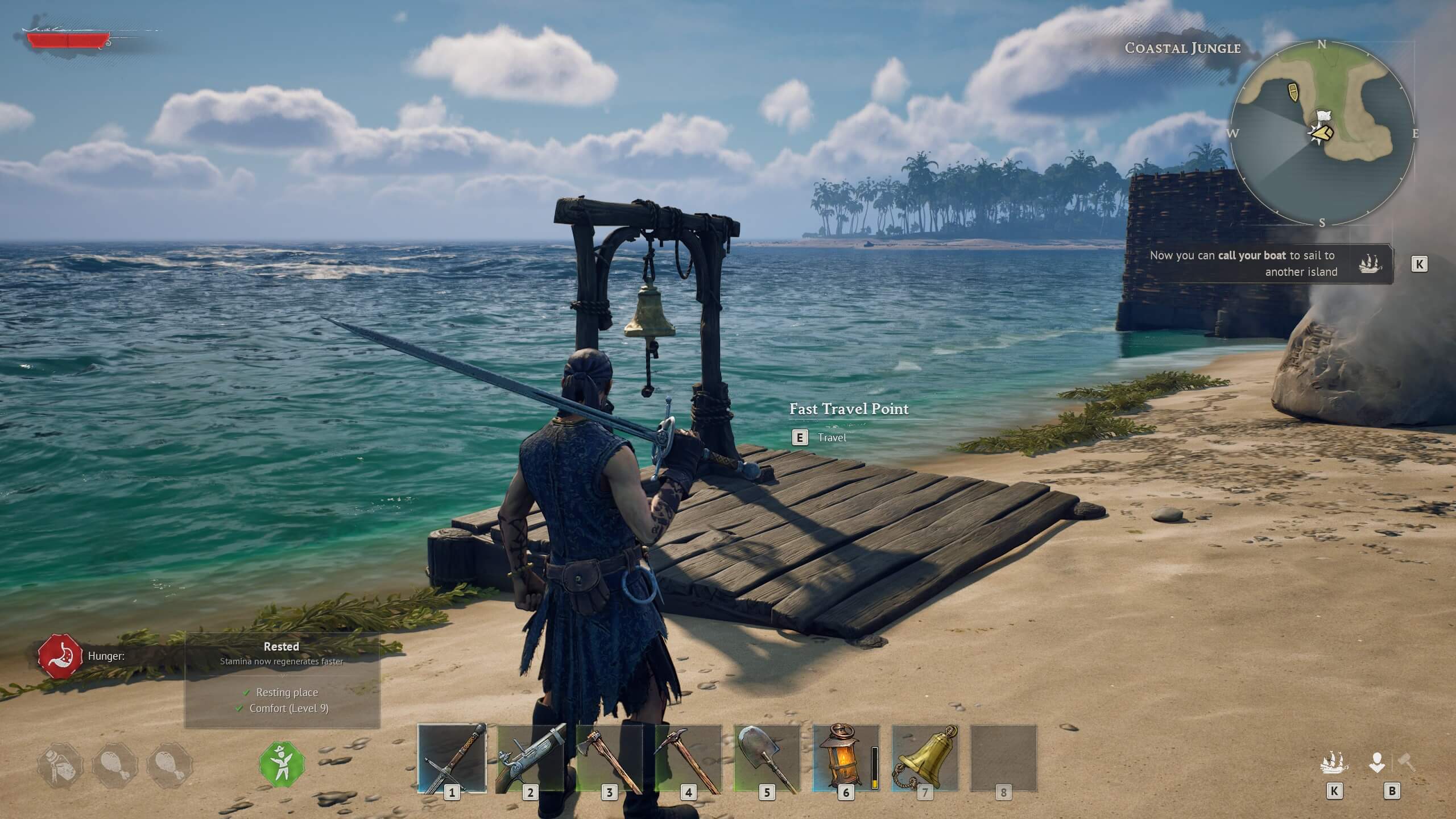Equip the flintlock pistol from the hotbar
Image resolution: width=1456 pixels, height=819 pixels.
pyautogui.click(x=530, y=758)
